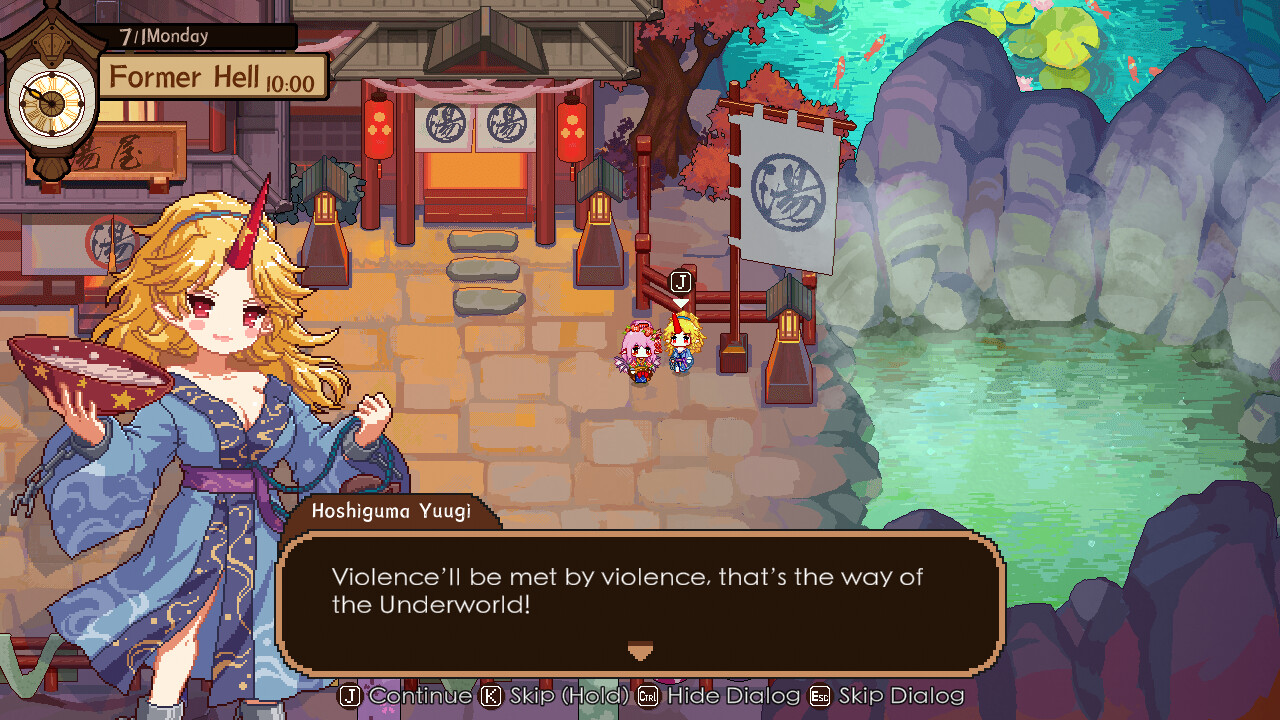The width and height of the screenshot is (1280, 720).
Task: Select the Ctrl key icon in the bottom bar
Action: pyautogui.click(x=646, y=696)
